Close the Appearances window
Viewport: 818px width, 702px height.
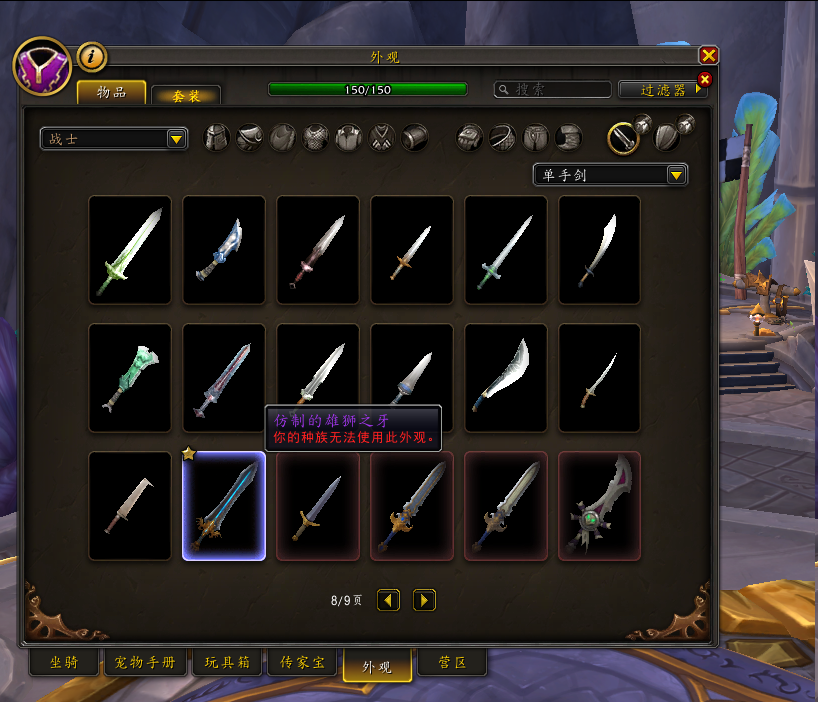[708, 56]
